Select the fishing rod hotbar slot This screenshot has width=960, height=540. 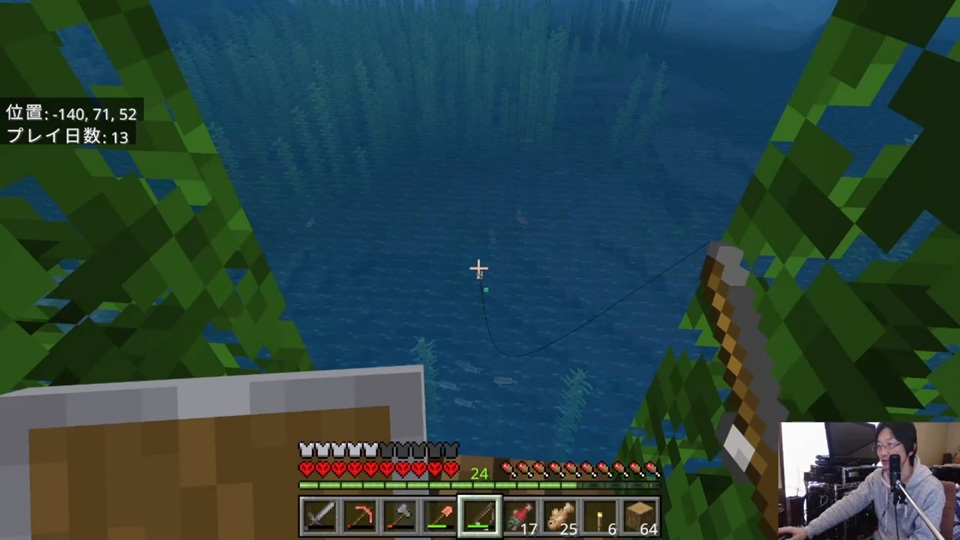479,516
